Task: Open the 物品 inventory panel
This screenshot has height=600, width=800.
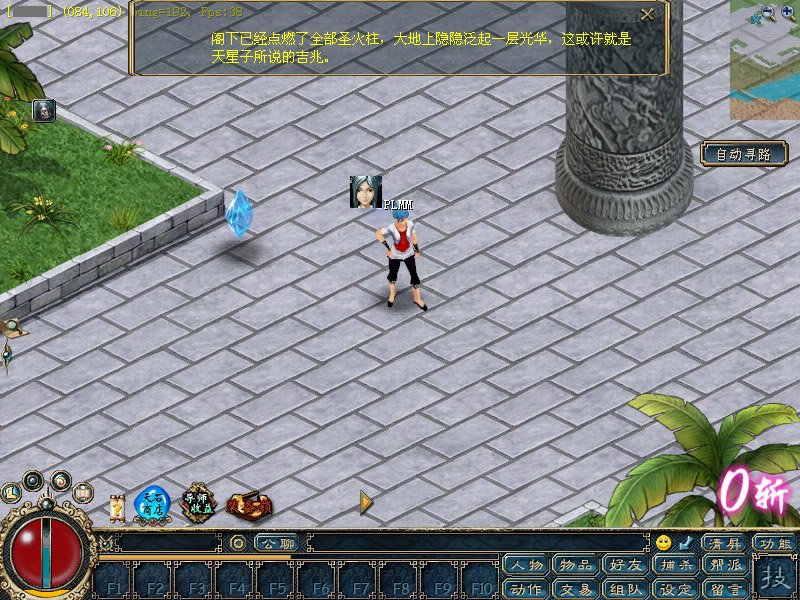Action: click(575, 565)
